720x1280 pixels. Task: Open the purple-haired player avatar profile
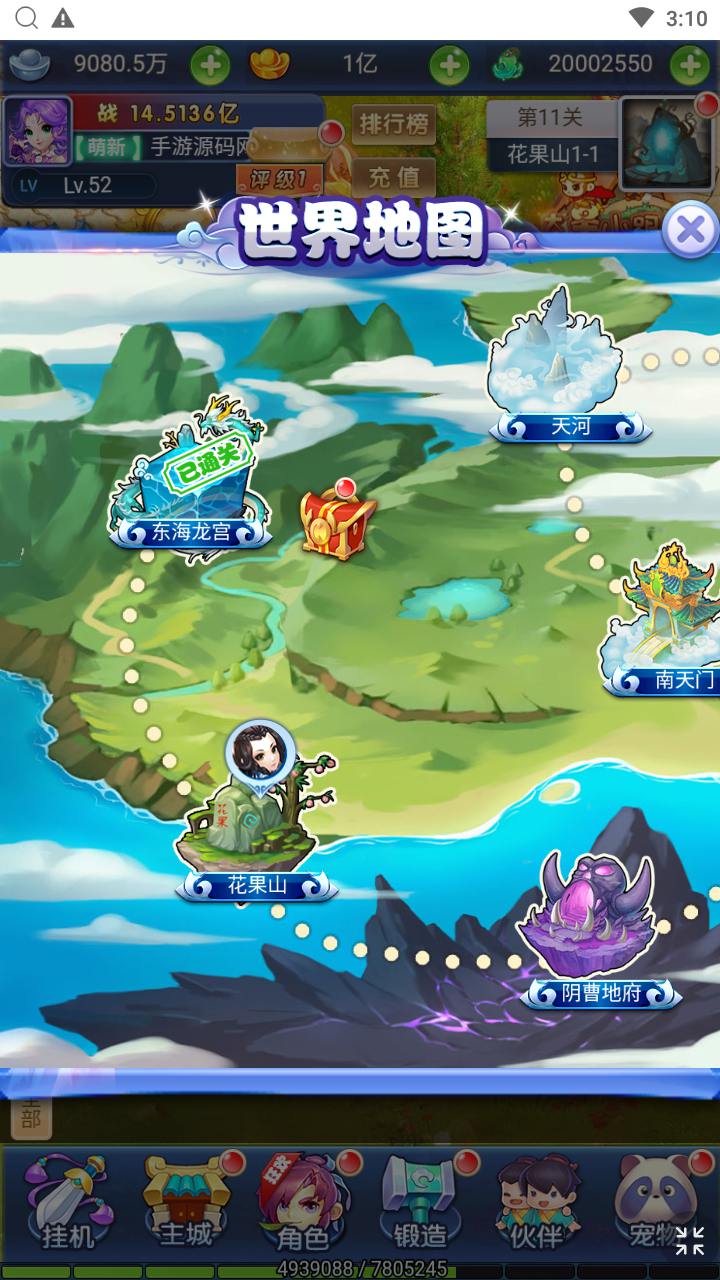coord(38,131)
